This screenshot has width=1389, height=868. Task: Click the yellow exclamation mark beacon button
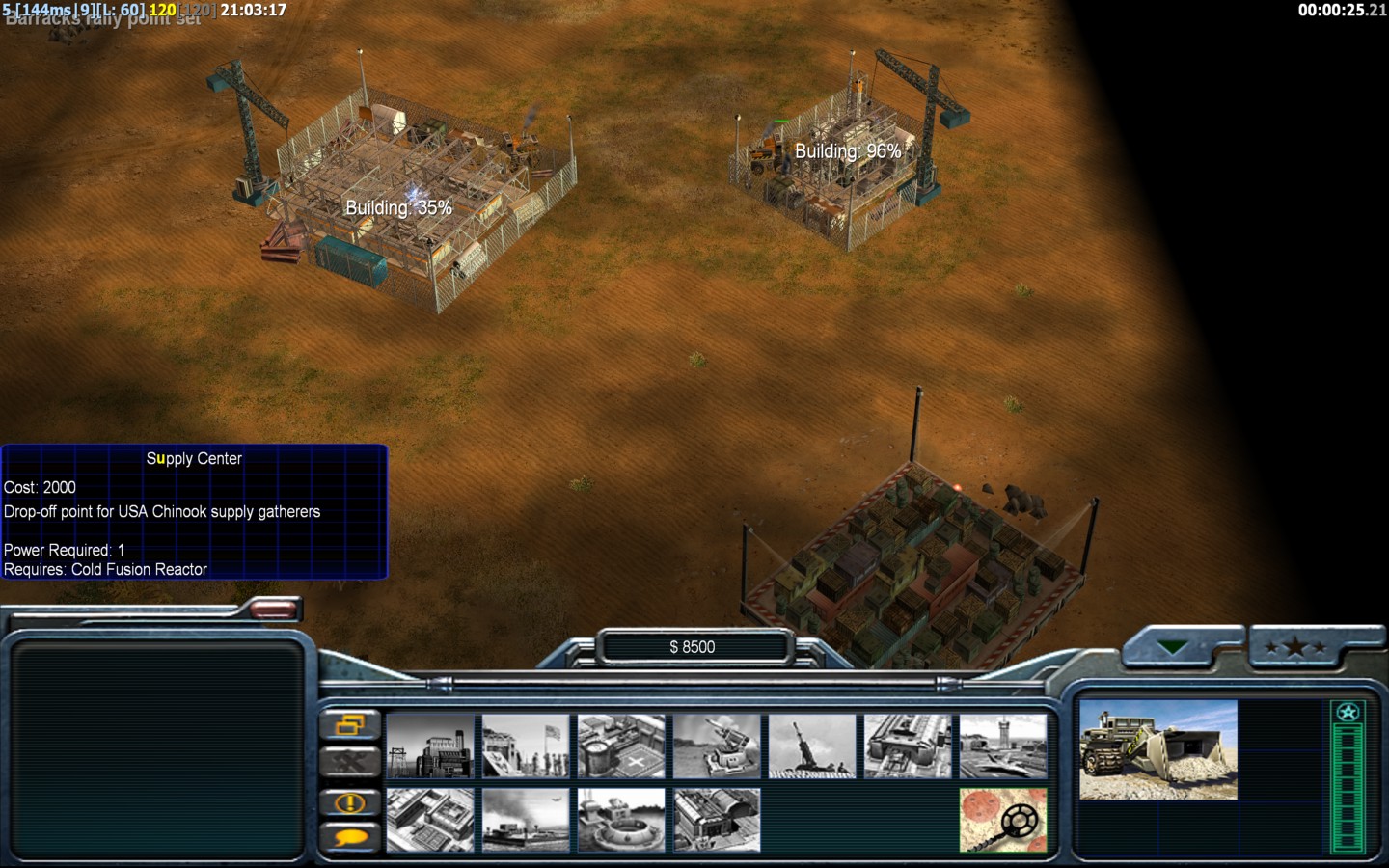pos(349,801)
